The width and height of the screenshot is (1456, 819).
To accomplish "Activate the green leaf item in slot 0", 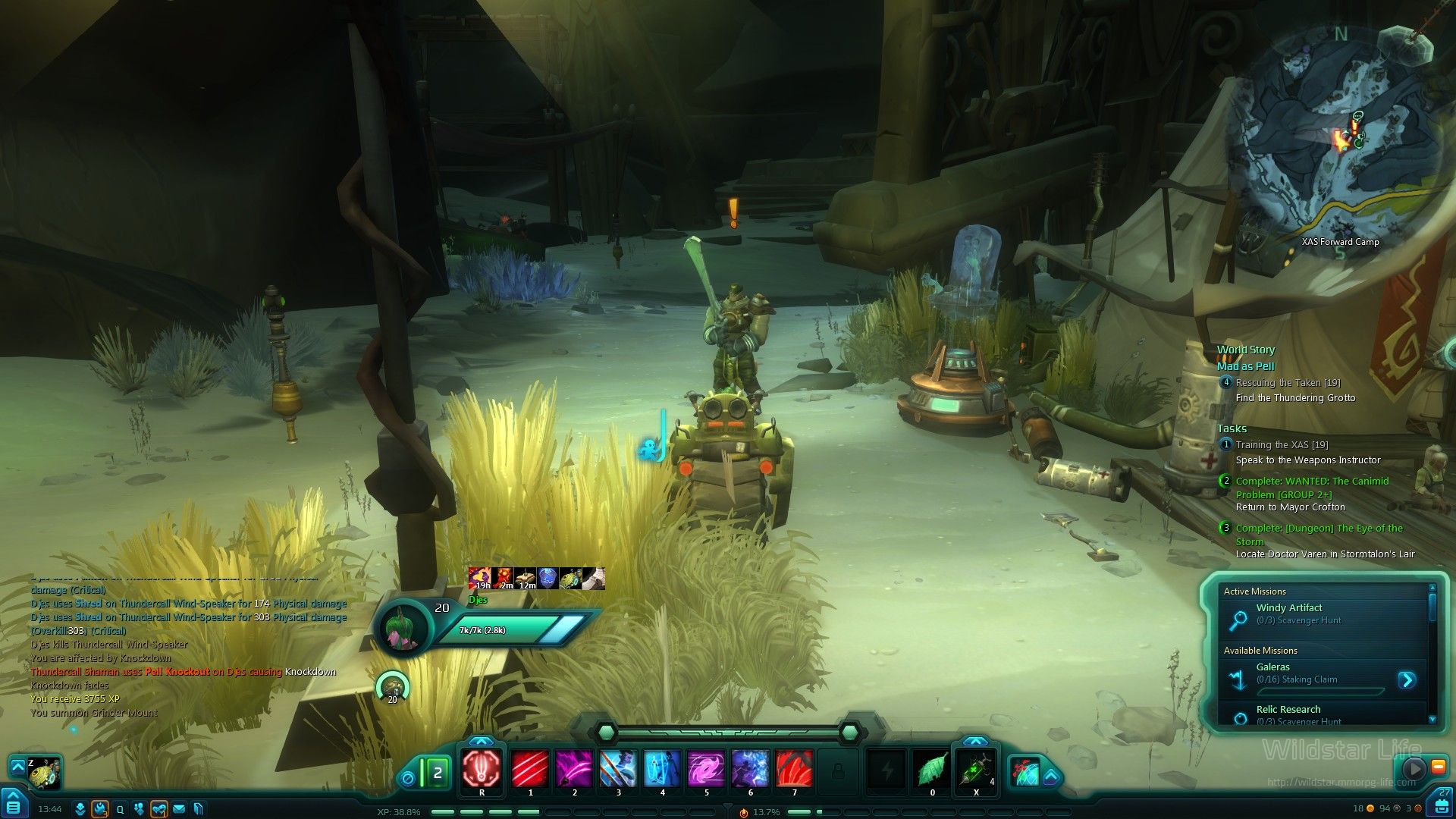I will tap(932, 769).
